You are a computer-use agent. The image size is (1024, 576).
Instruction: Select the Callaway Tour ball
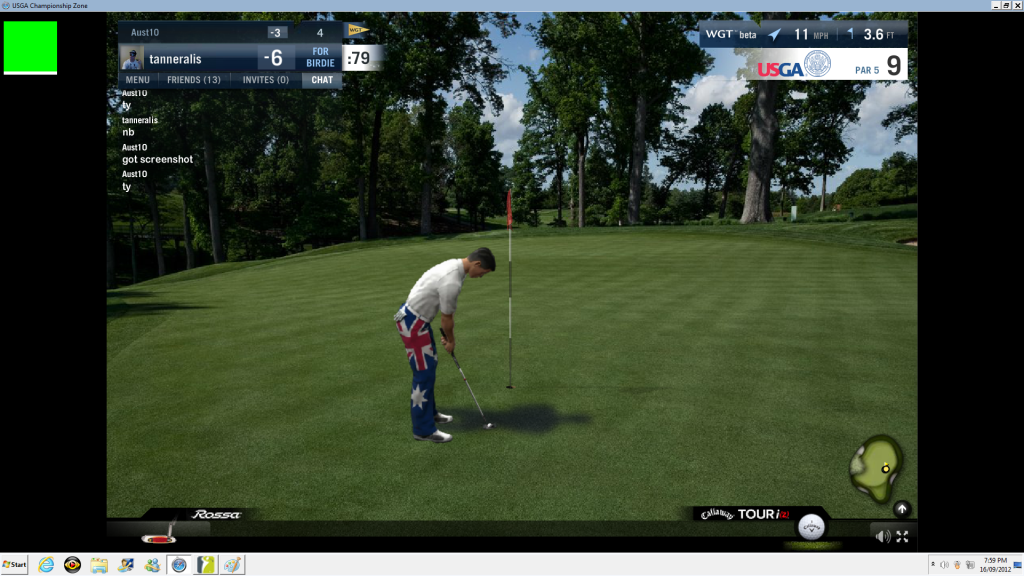coord(812,529)
